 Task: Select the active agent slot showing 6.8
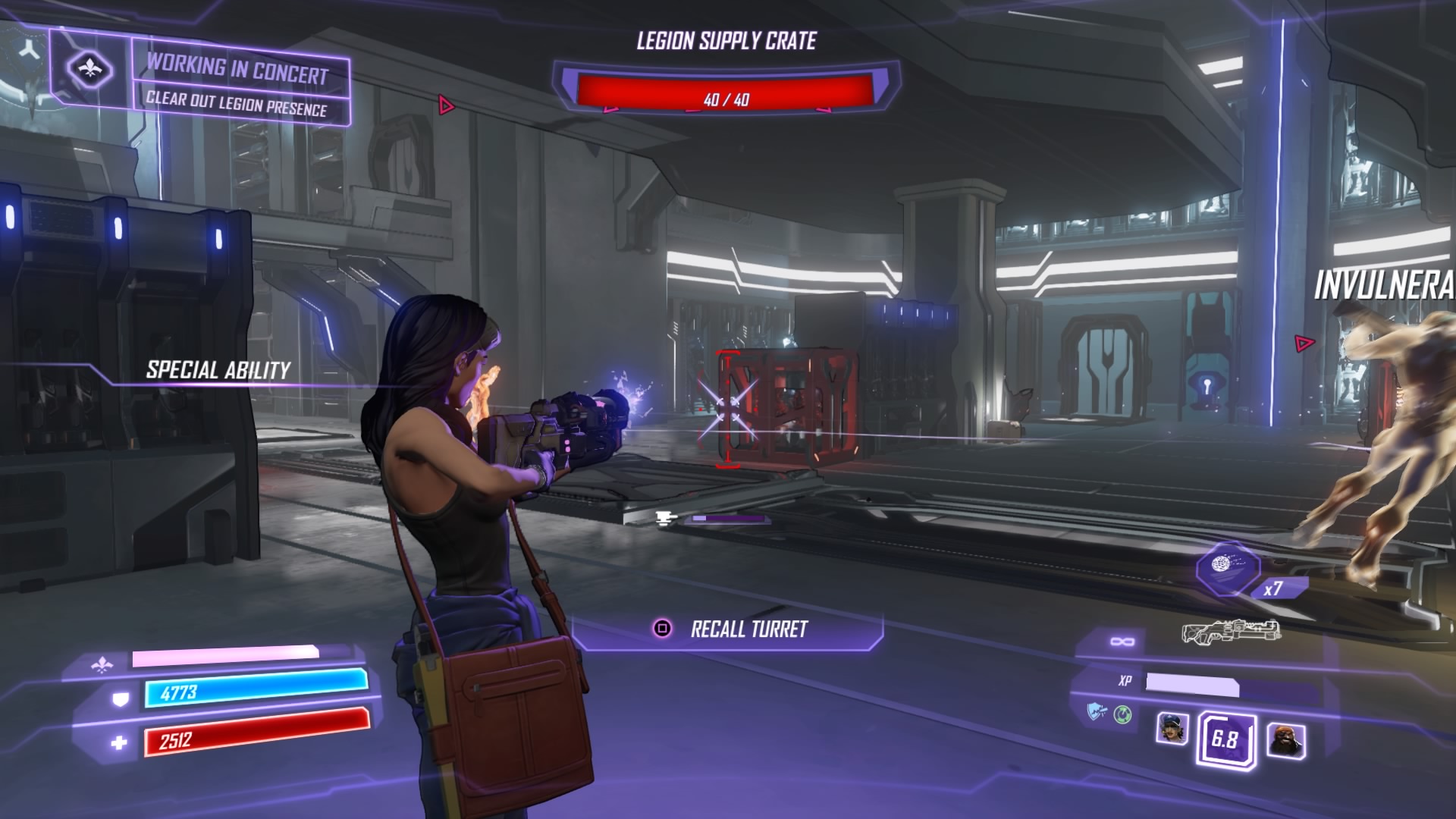1225,739
